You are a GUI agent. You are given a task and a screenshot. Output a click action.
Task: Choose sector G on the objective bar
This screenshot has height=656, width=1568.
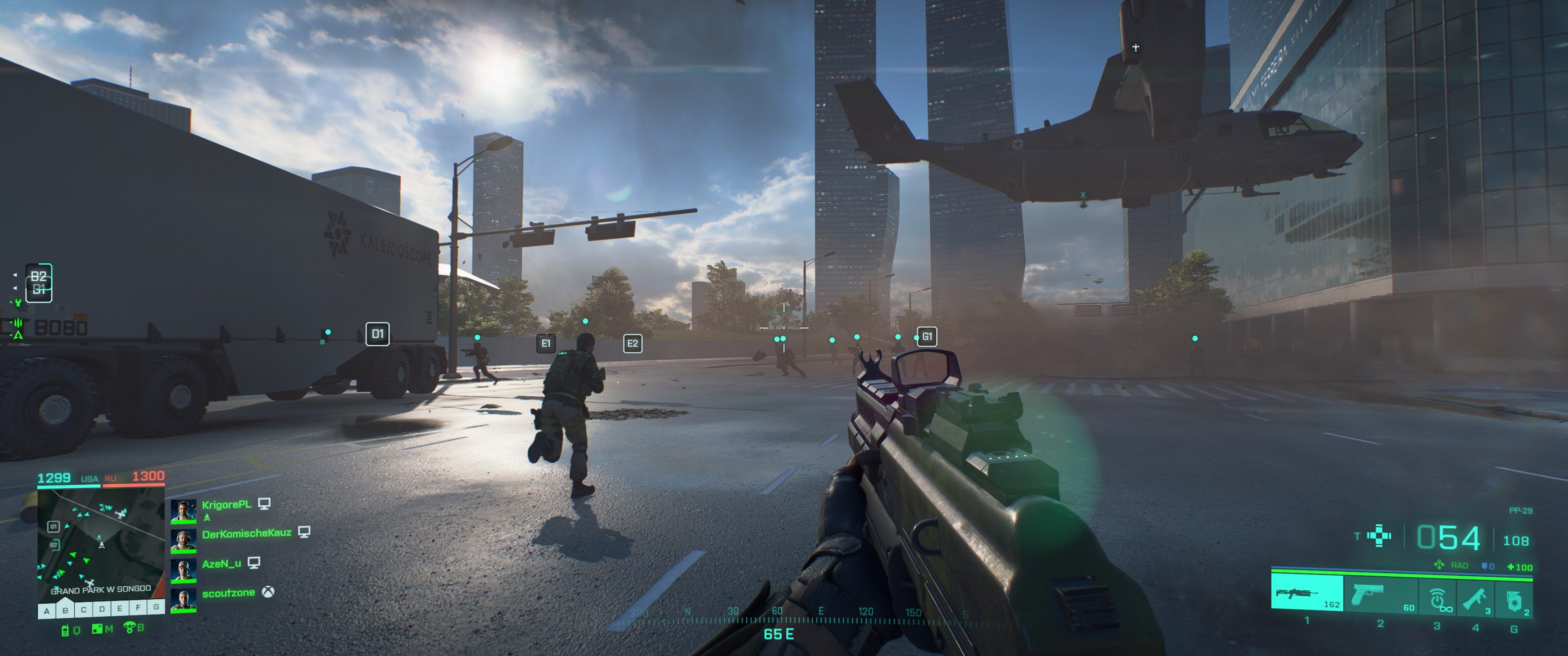[x=156, y=607]
